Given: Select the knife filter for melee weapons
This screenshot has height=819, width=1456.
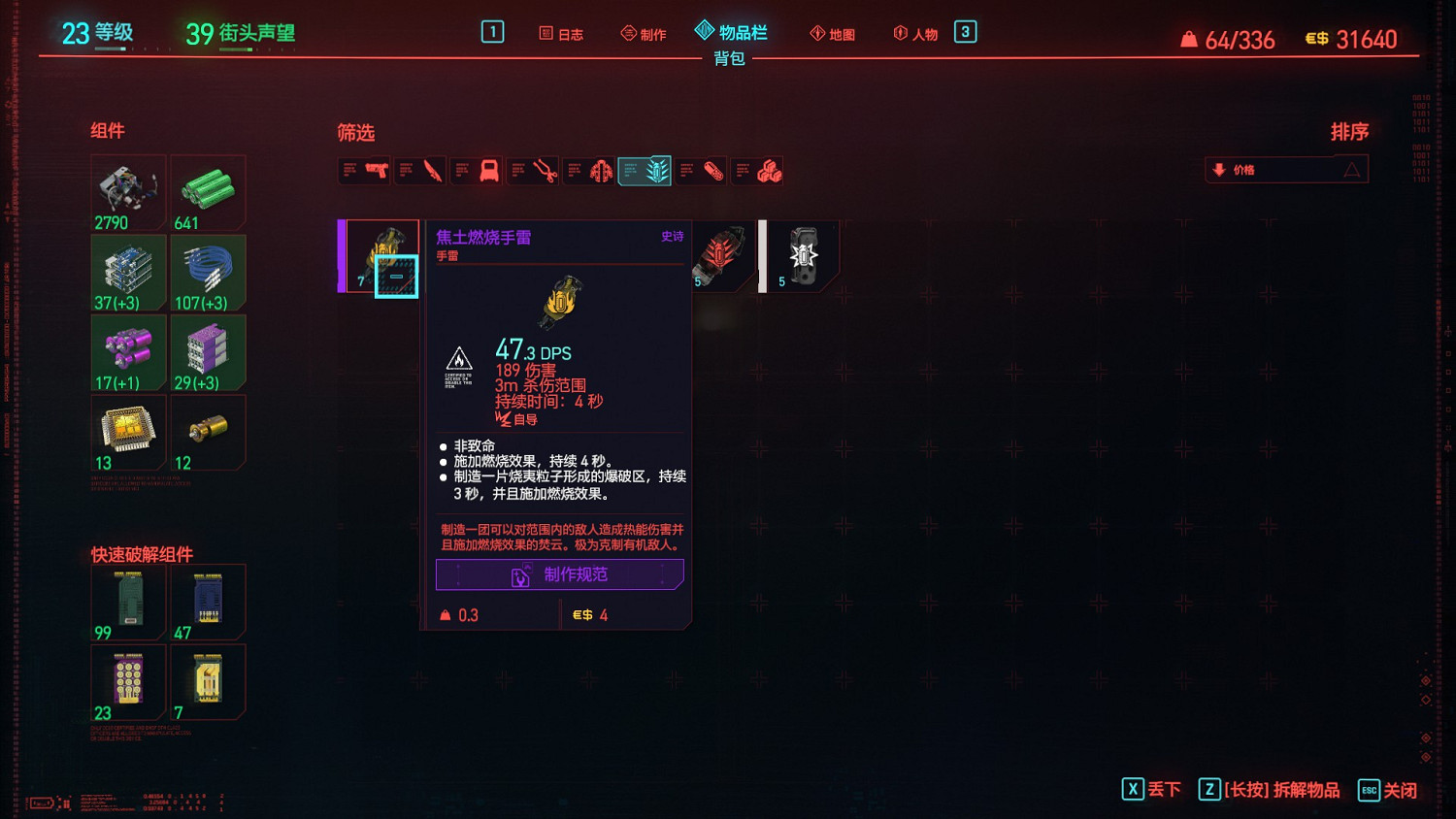Looking at the screenshot, I should [x=420, y=170].
